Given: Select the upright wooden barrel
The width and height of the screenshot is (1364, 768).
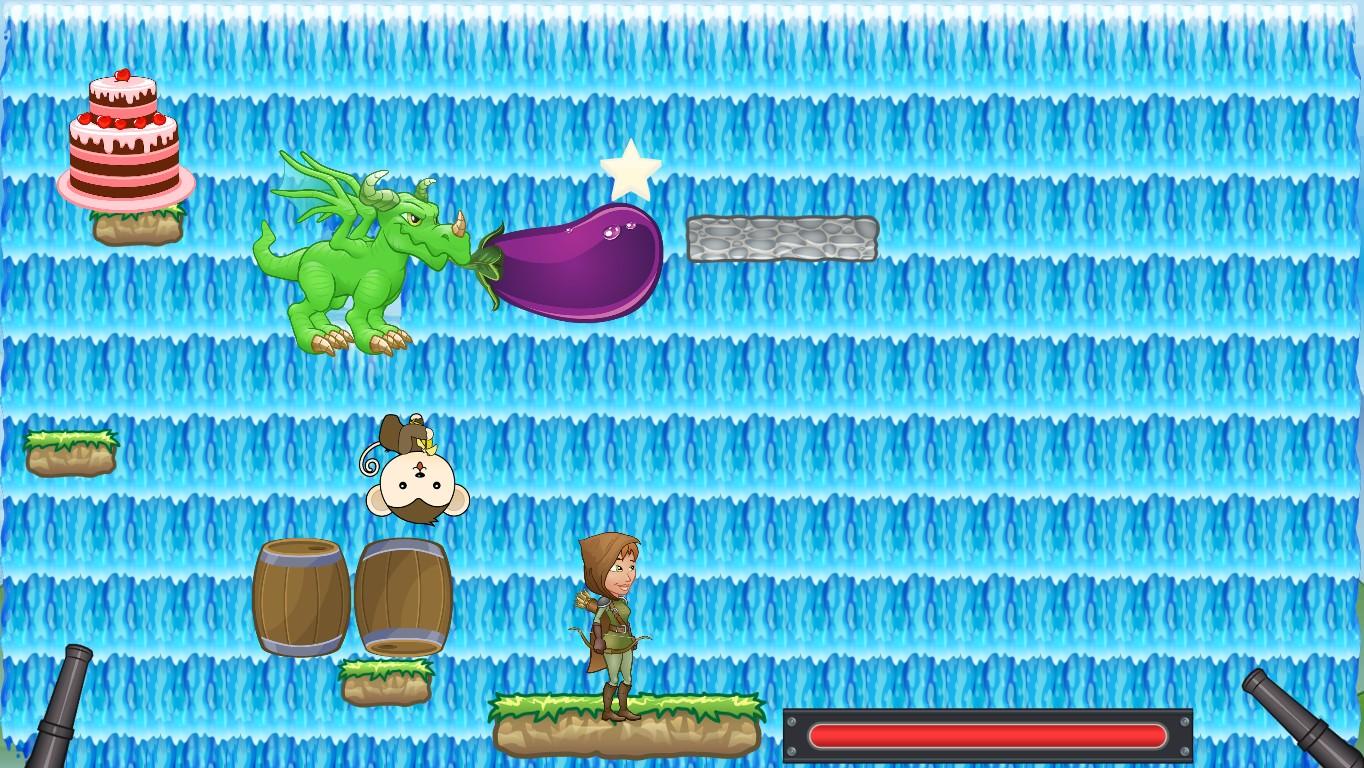Looking at the screenshot, I should pyautogui.click(x=300, y=595).
